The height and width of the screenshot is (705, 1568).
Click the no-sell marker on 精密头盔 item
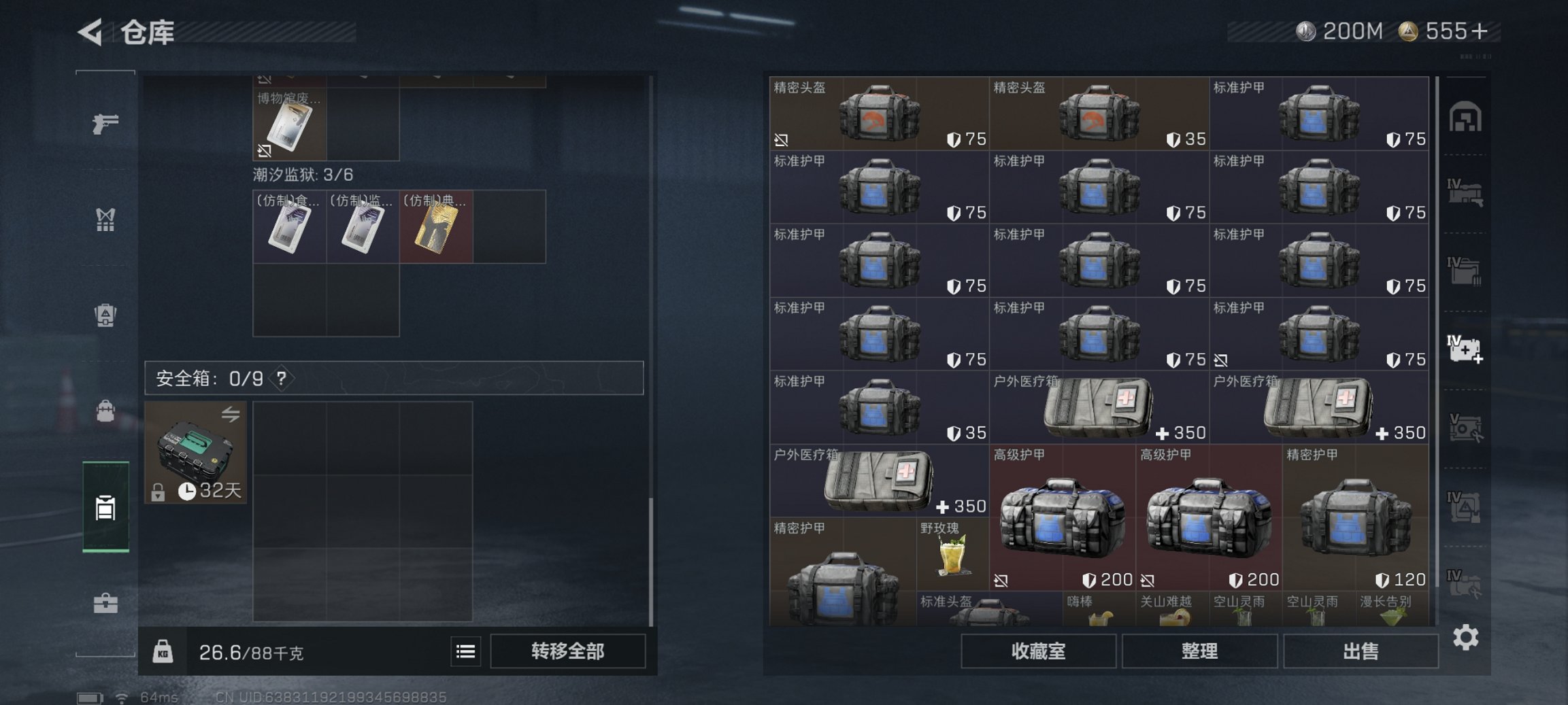(x=781, y=139)
